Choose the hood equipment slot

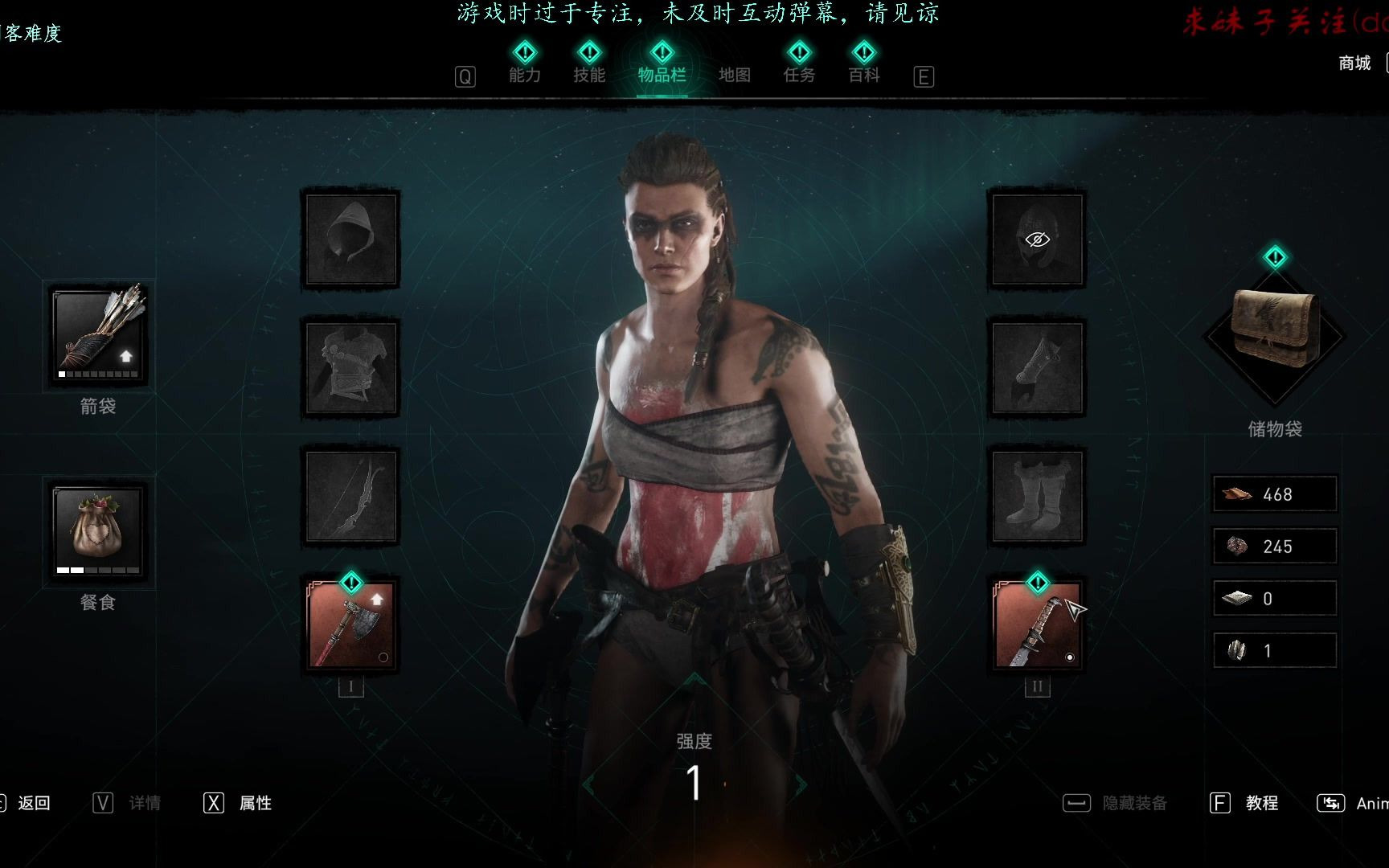coord(350,240)
